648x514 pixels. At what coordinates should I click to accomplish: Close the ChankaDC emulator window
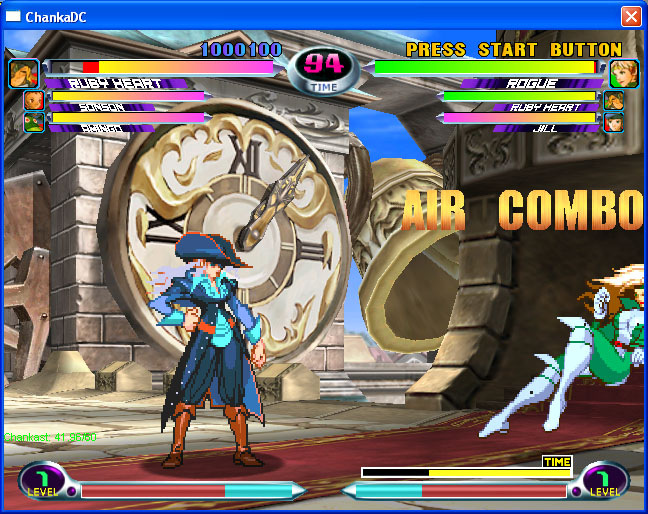(631, 16)
